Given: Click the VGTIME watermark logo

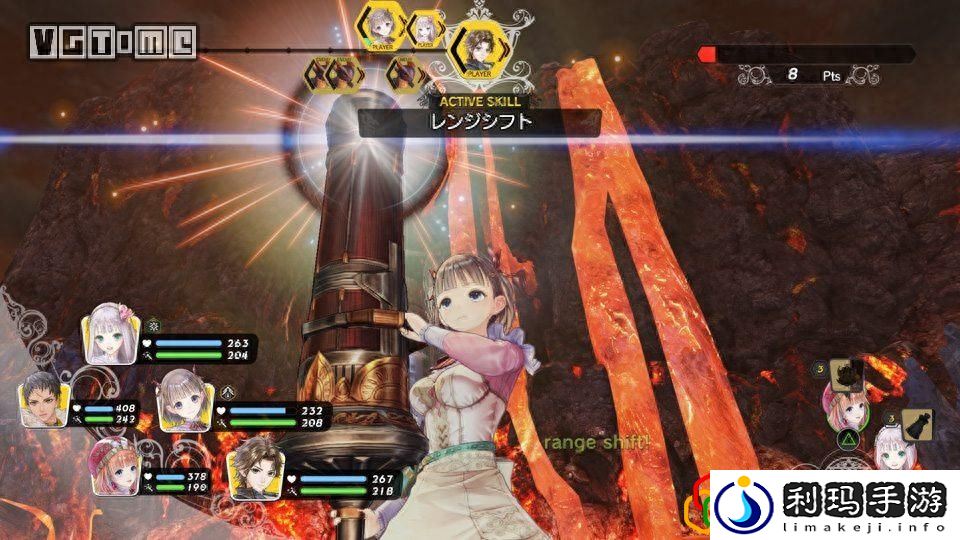Looking at the screenshot, I should [112, 42].
